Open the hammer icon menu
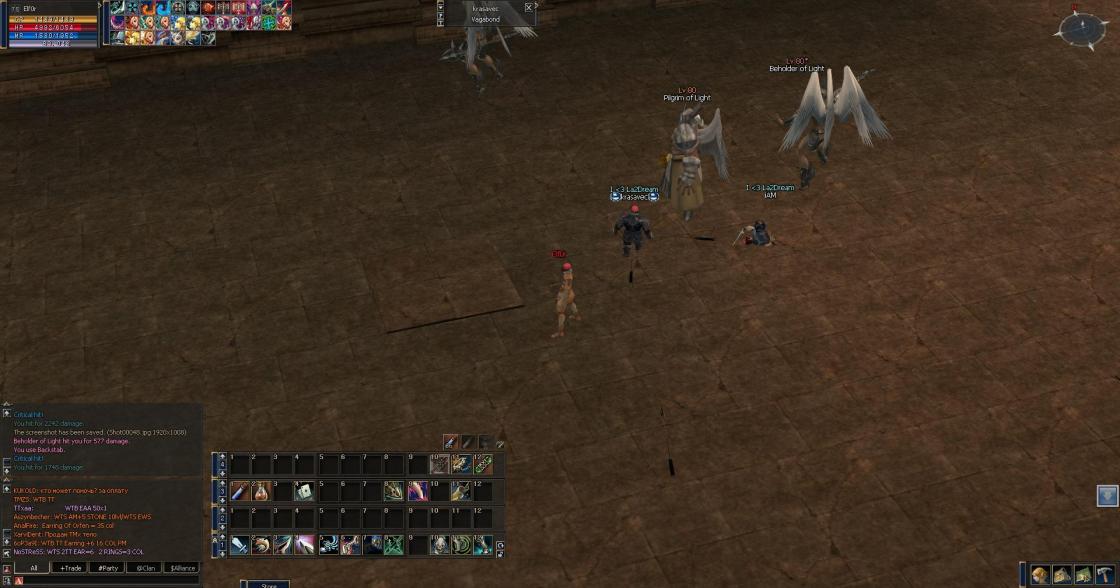This screenshot has width=1120, height=588. (1104, 575)
